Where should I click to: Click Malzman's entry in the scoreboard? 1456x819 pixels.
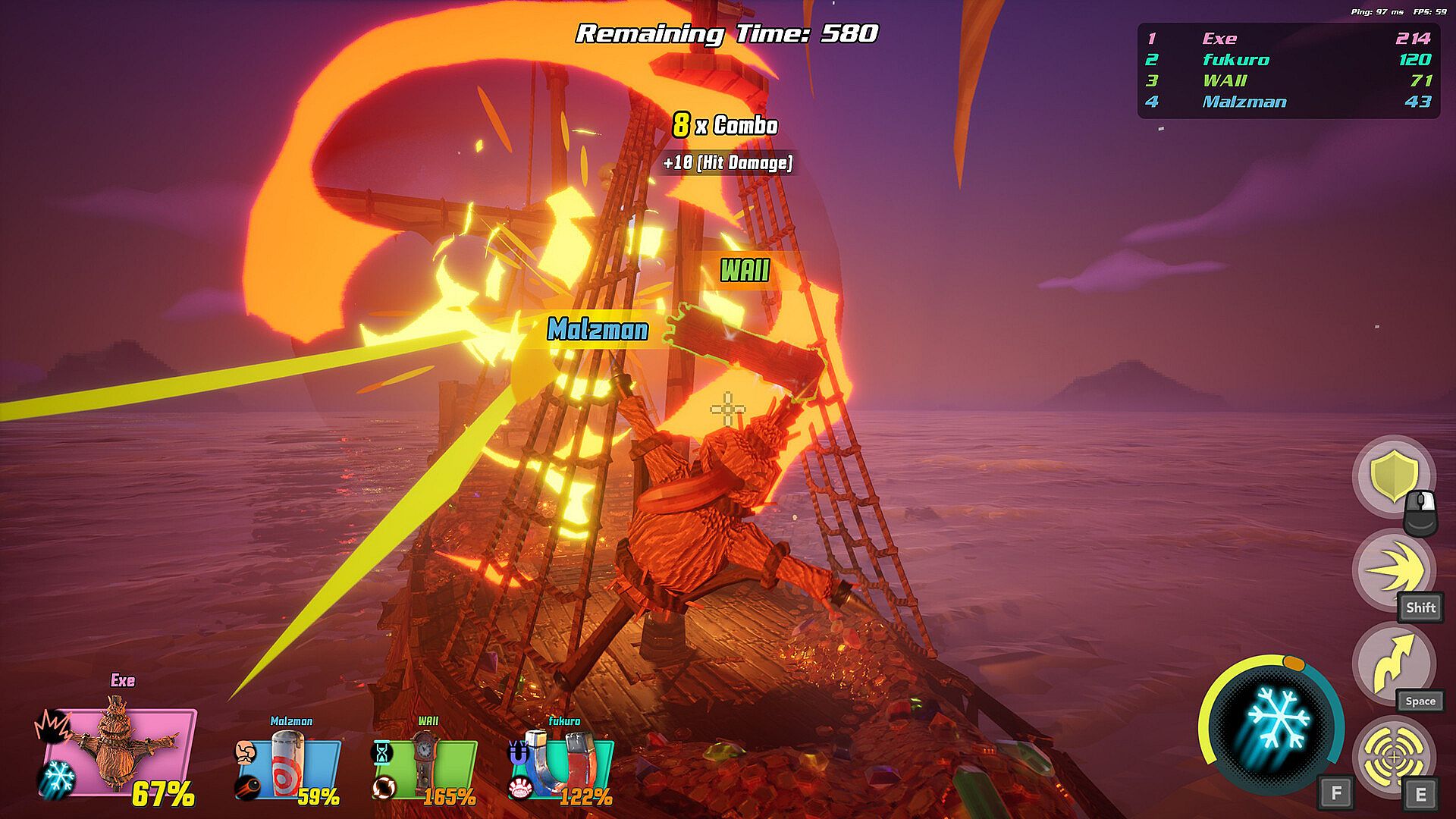pyautogui.click(x=1288, y=102)
